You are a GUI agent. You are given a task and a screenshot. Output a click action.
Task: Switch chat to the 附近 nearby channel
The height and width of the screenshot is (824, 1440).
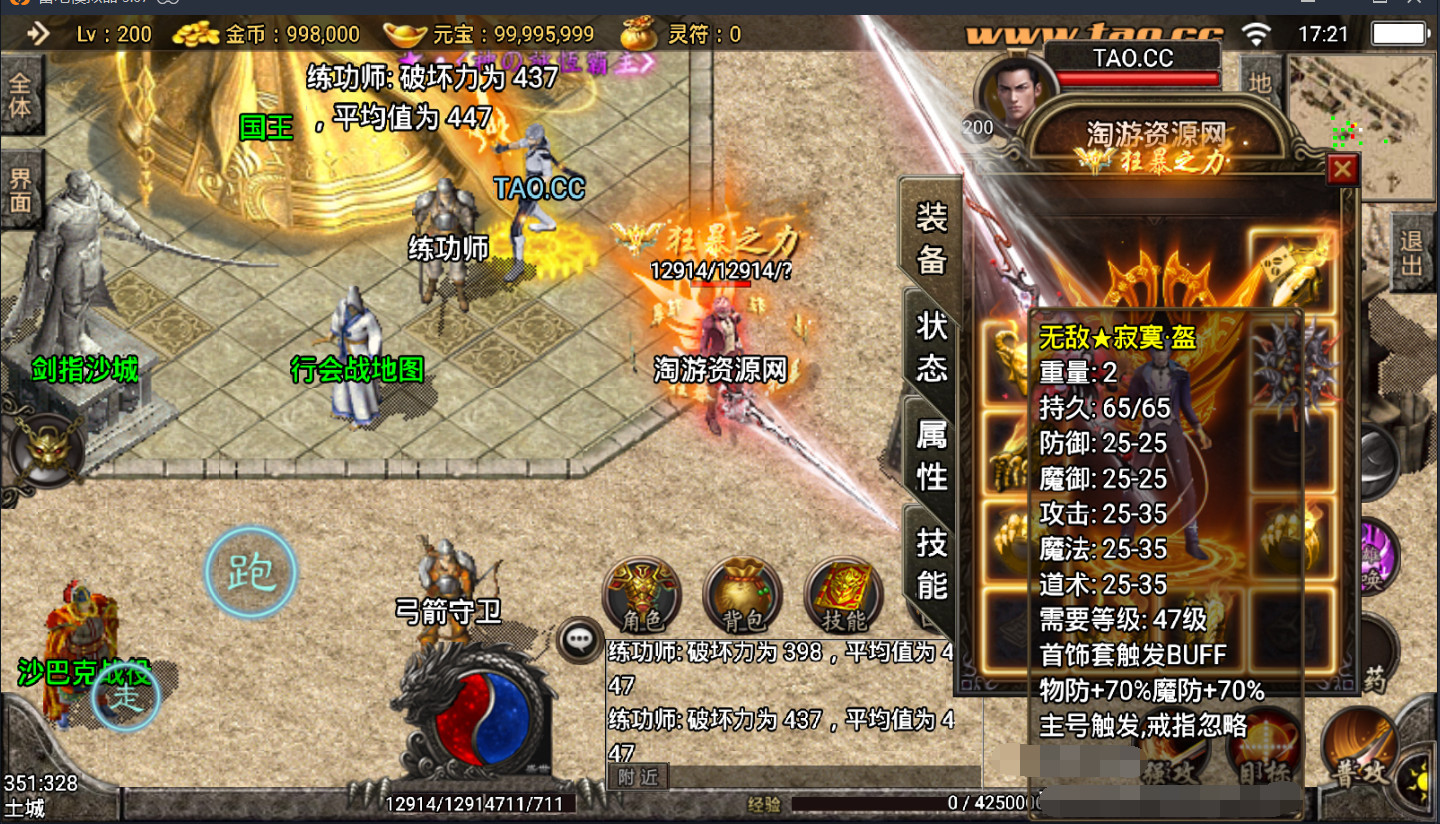click(x=638, y=776)
